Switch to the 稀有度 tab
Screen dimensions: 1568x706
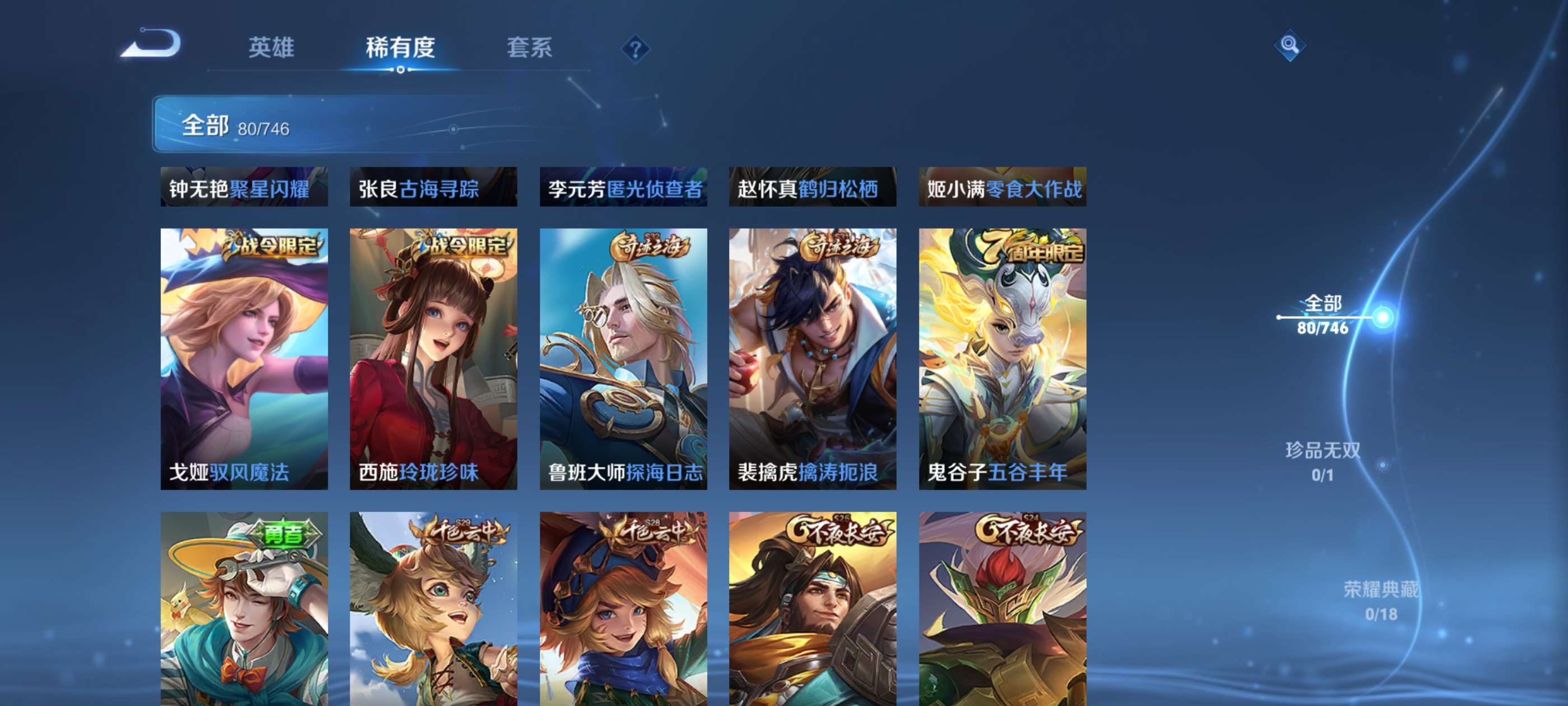coord(402,49)
